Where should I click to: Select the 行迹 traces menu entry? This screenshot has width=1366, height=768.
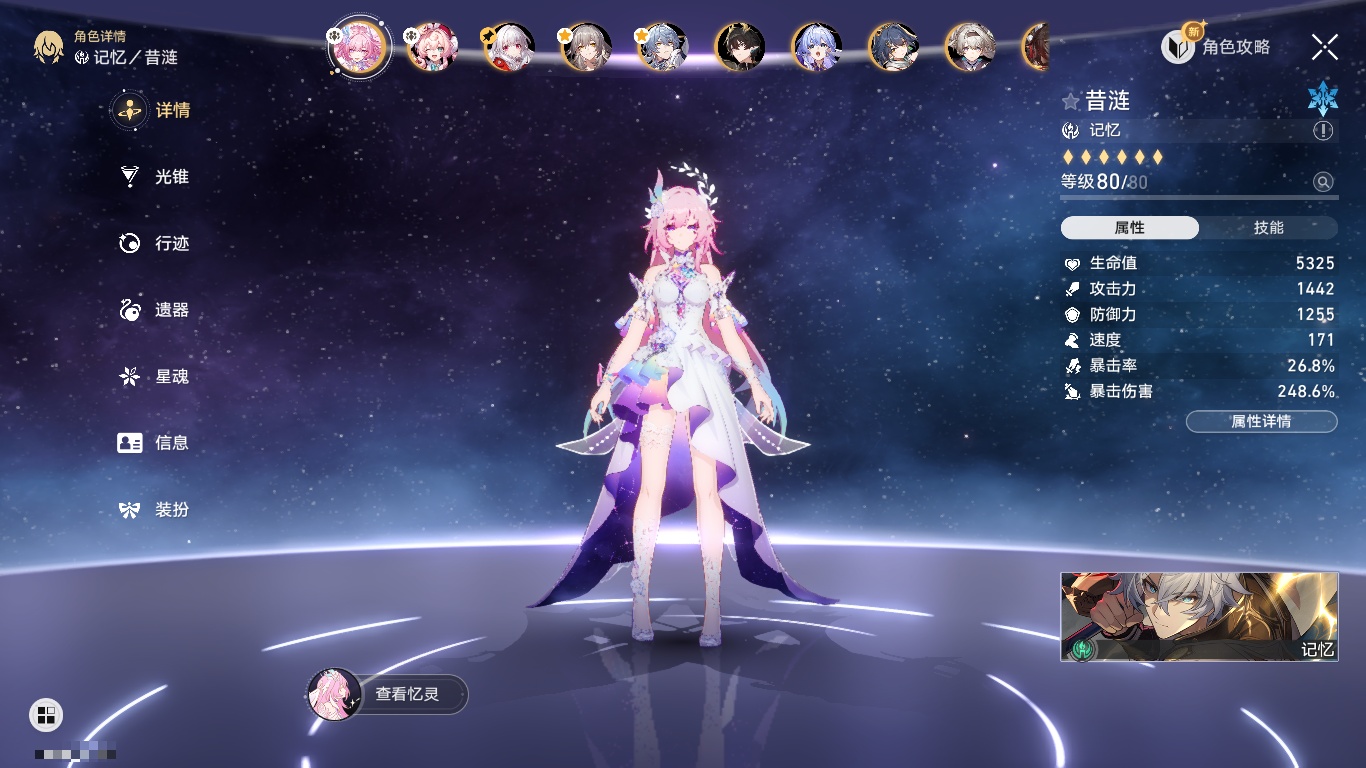[x=155, y=244]
